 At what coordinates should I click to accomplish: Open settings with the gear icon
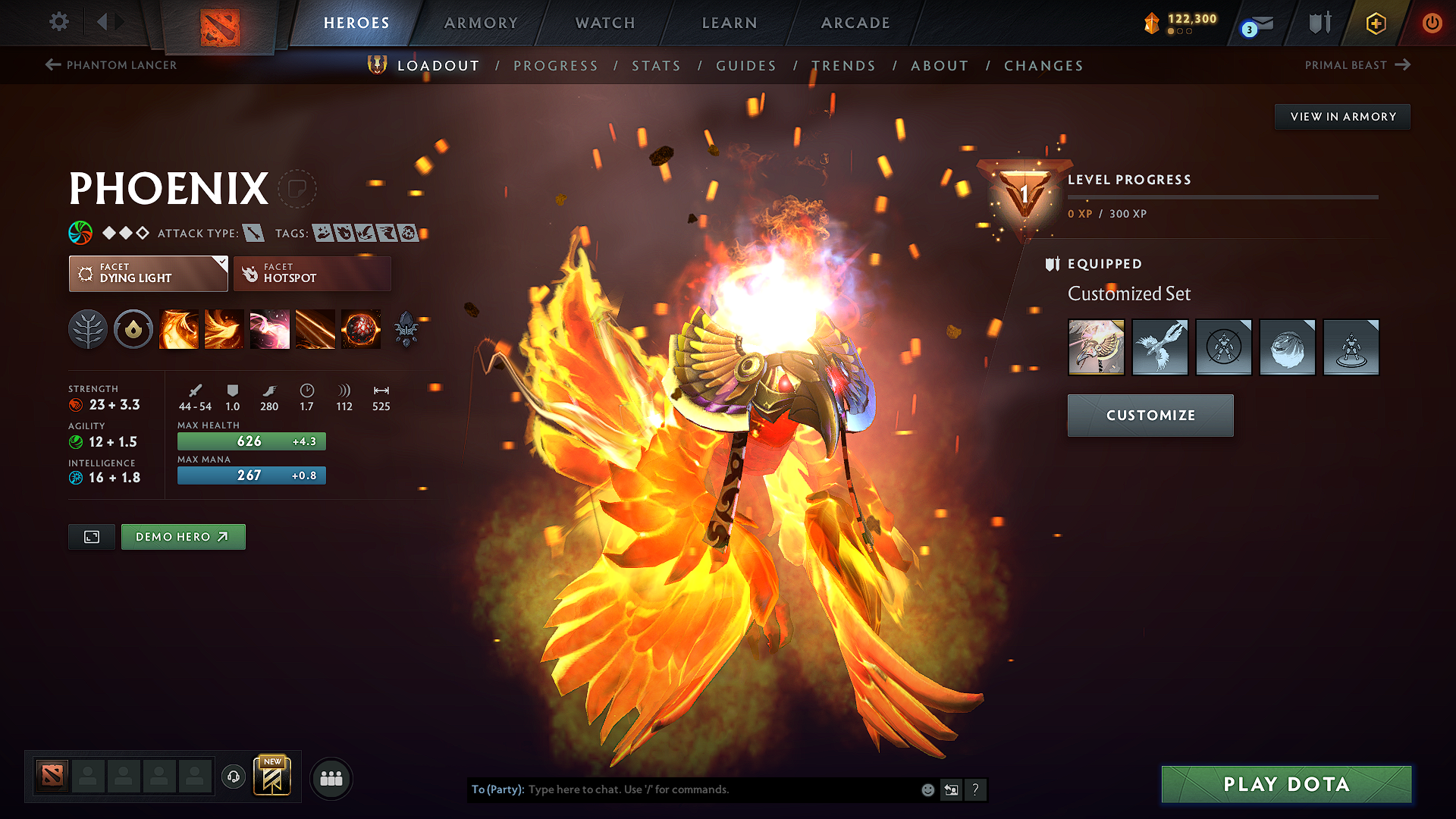pos(58,22)
